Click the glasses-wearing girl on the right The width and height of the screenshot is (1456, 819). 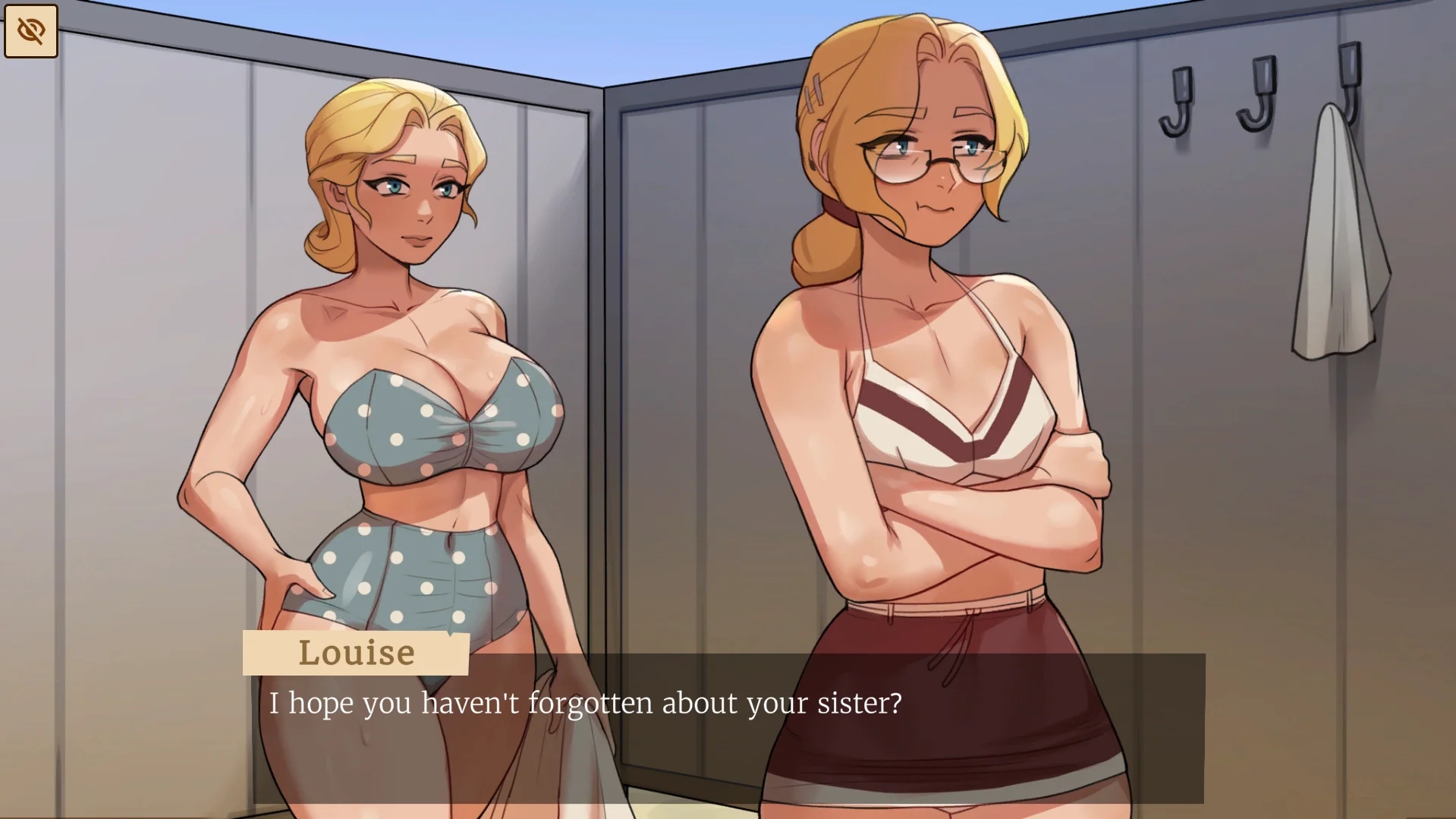[933, 304]
